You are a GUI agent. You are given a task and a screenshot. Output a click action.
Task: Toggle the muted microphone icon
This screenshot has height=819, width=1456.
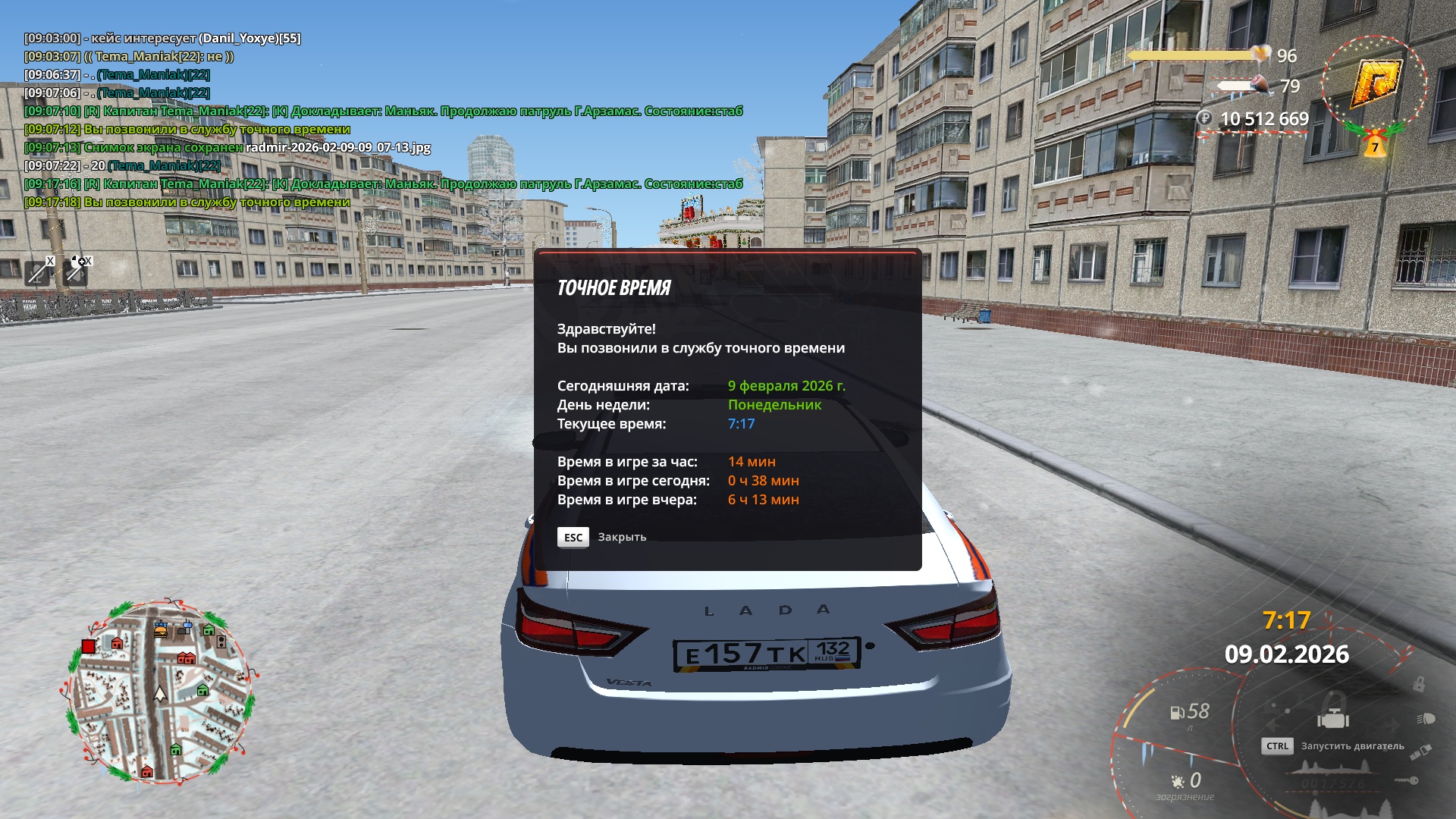coord(38,271)
